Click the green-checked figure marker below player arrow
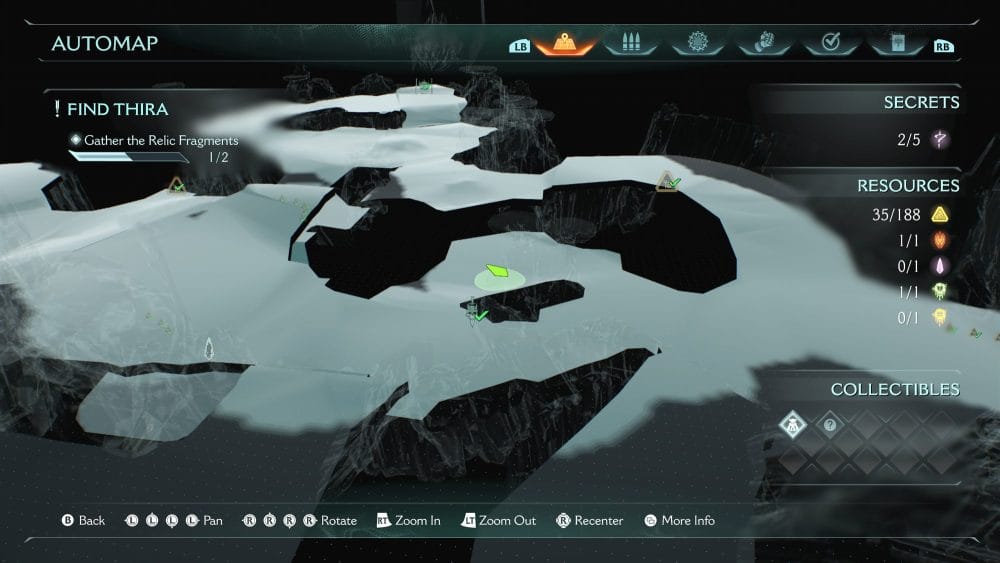1000x563 pixels. click(x=474, y=313)
